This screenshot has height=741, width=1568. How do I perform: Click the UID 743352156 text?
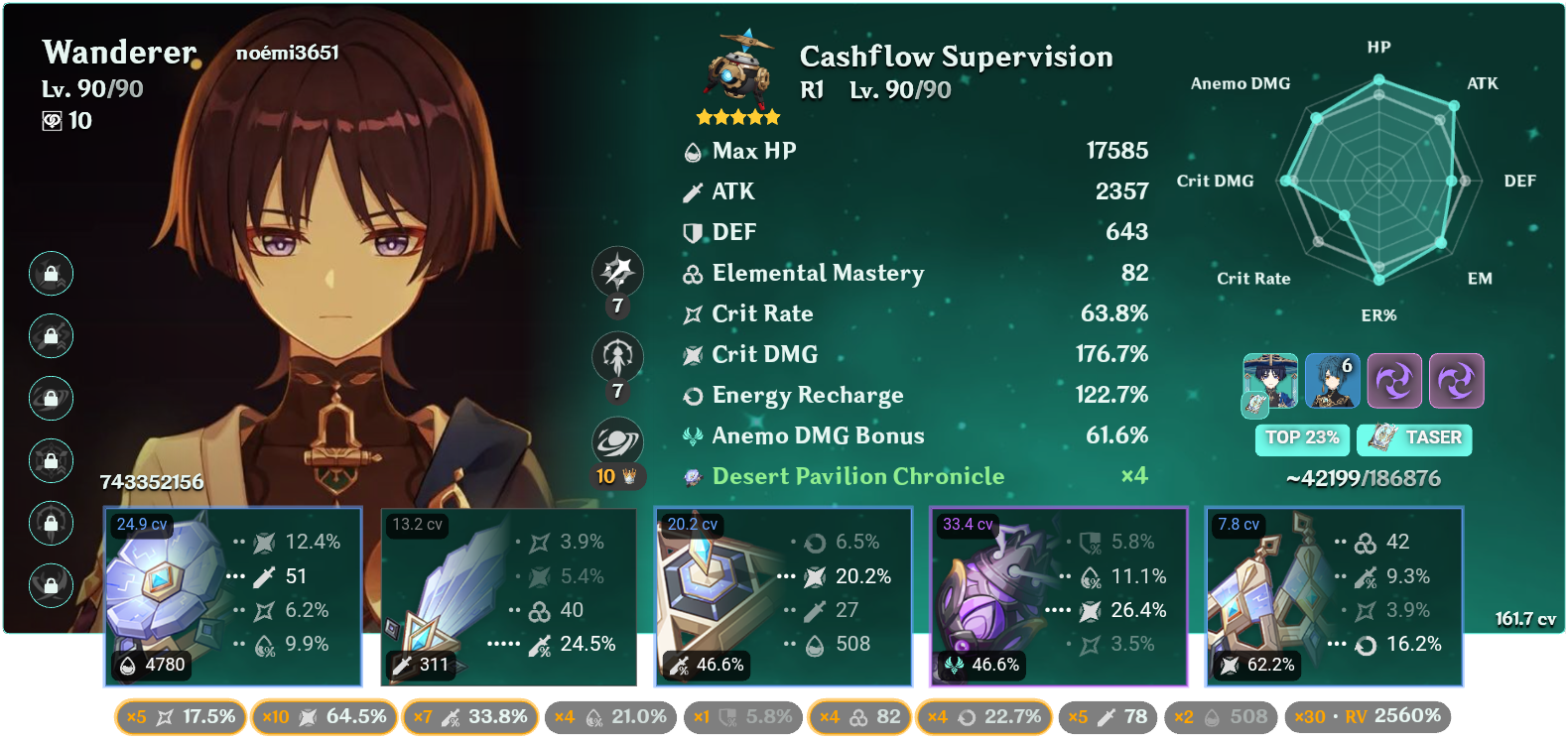[150, 484]
